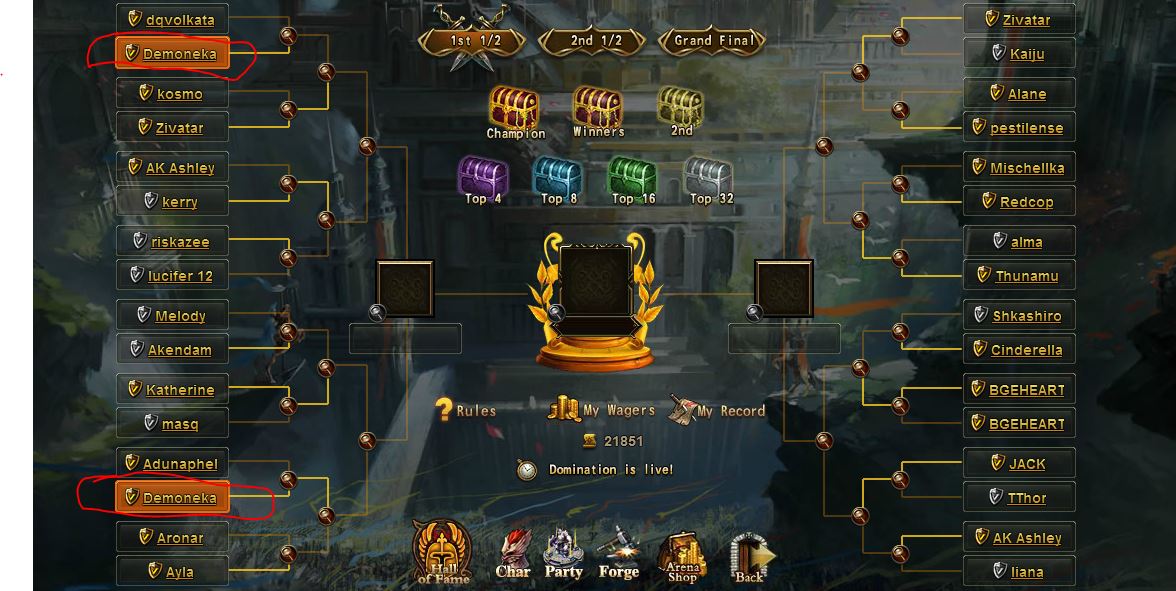Image resolution: width=1176 pixels, height=591 pixels.
Task: Open the Rules help
Action: pos(466,410)
